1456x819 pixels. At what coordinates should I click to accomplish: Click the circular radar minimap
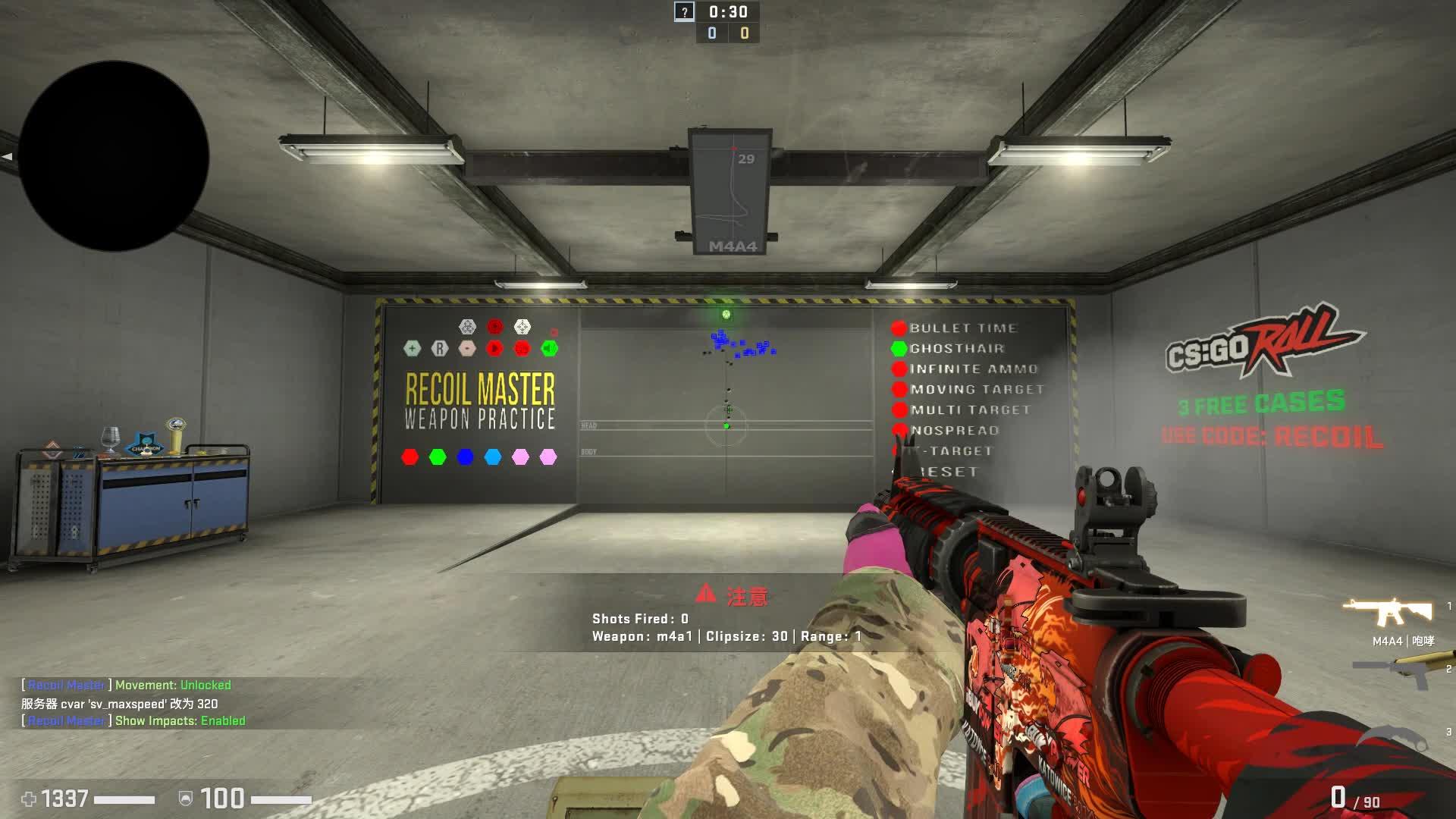(114, 156)
